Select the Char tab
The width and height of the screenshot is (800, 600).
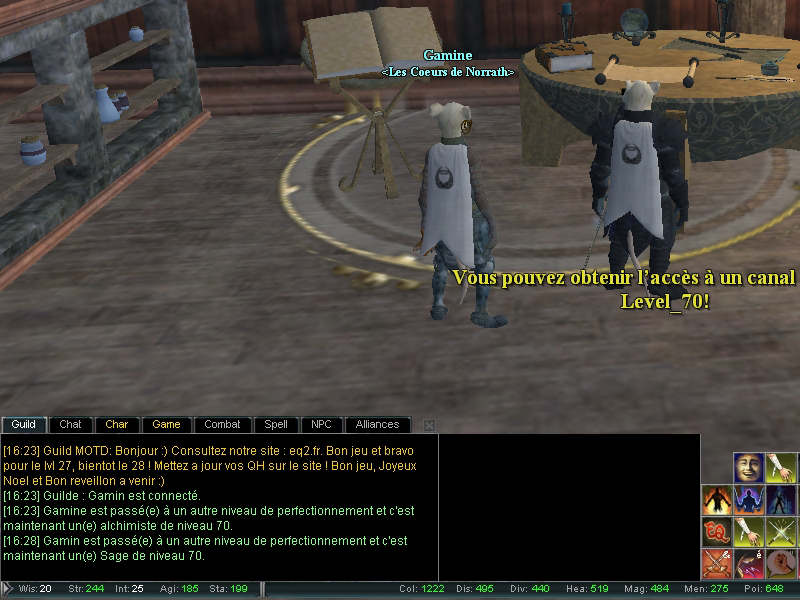pyautogui.click(x=117, y=425)
